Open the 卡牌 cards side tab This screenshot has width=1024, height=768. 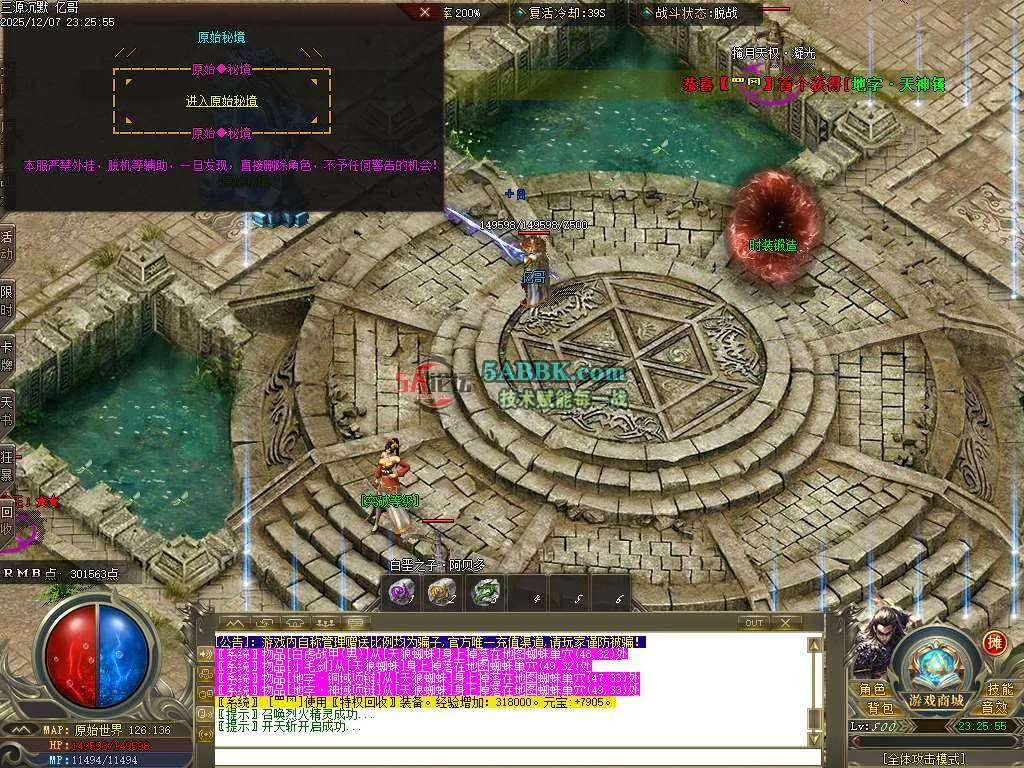click(x=7, y=354)
